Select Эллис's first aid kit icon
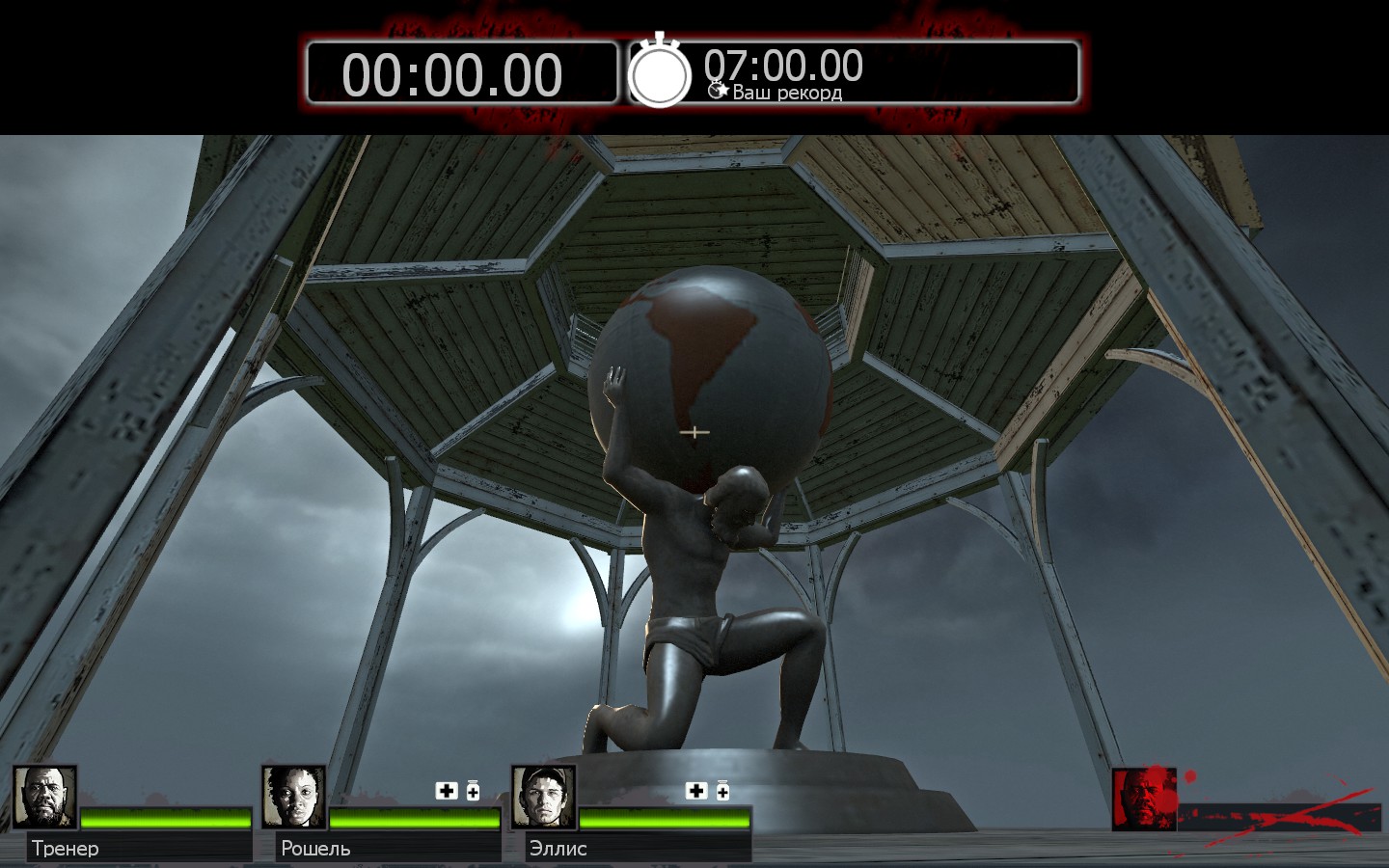This screenshot has width=1389, height=868. point(695,791)
